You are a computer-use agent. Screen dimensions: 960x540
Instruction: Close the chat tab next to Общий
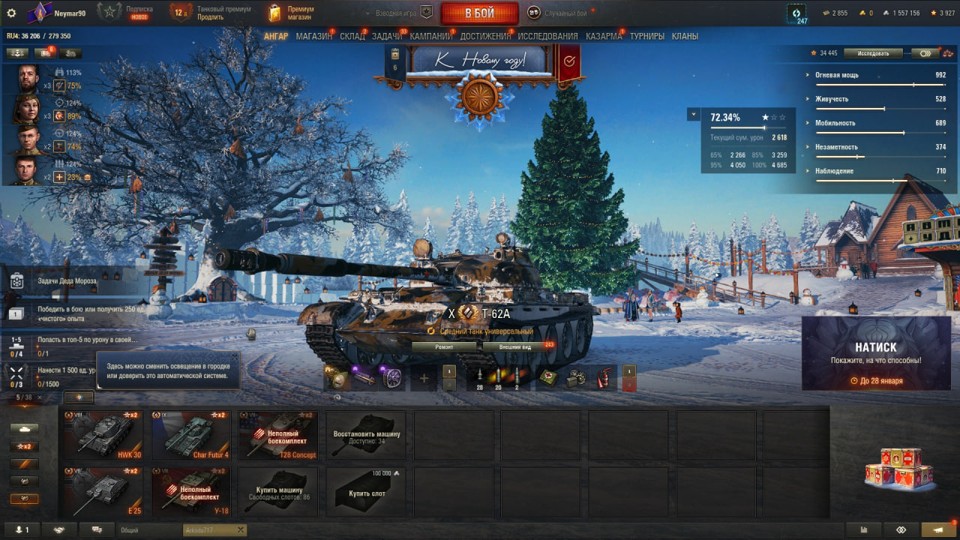click(x=240, y=530)
